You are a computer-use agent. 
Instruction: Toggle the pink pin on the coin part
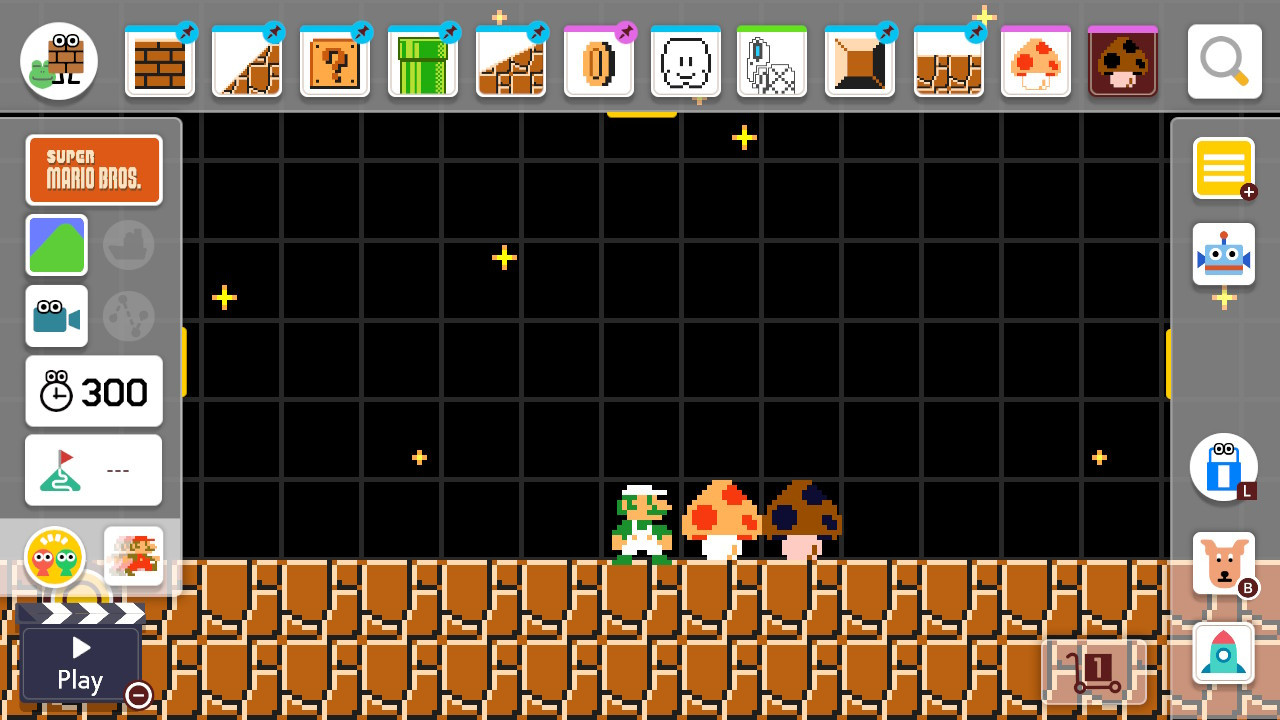[625, 32]
